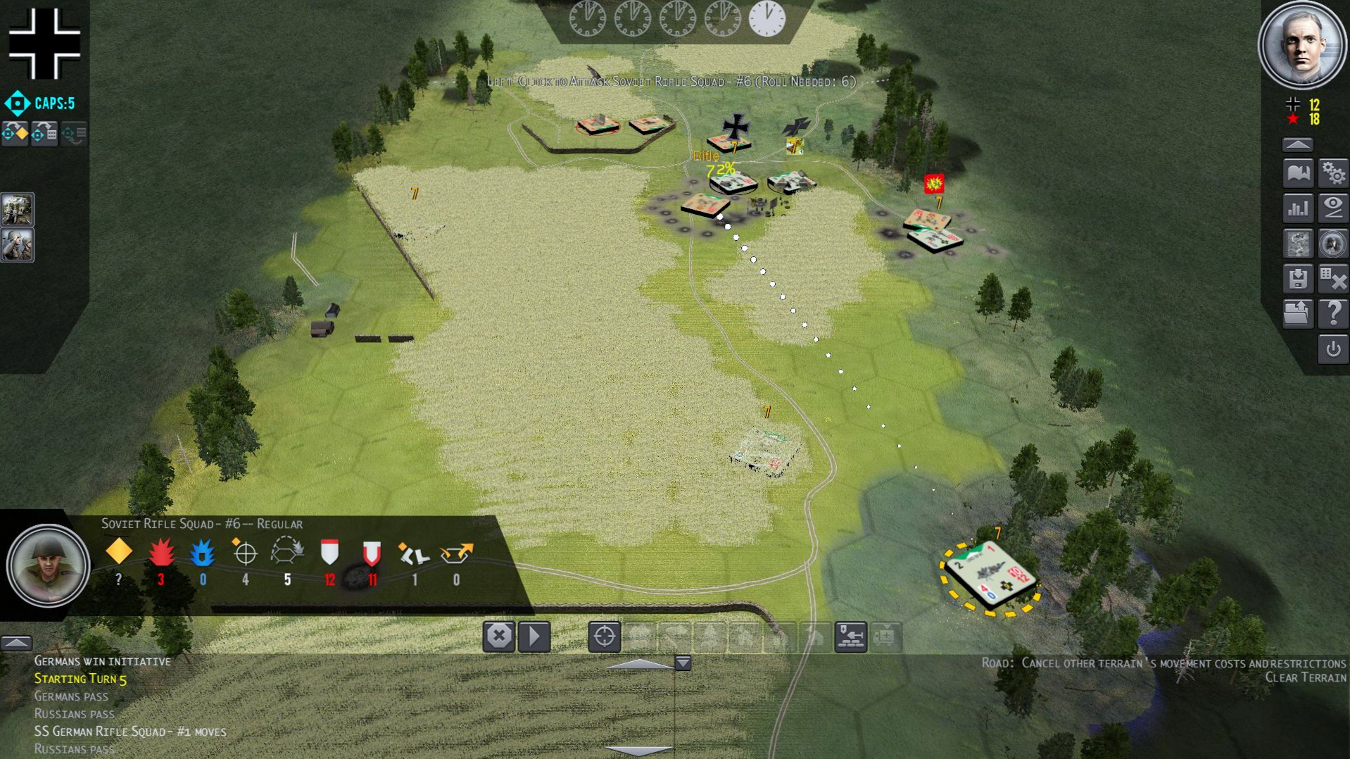Open the map book icon in right sidebar
Screen dimensions: 1350x759
(x=1297, y=172)
